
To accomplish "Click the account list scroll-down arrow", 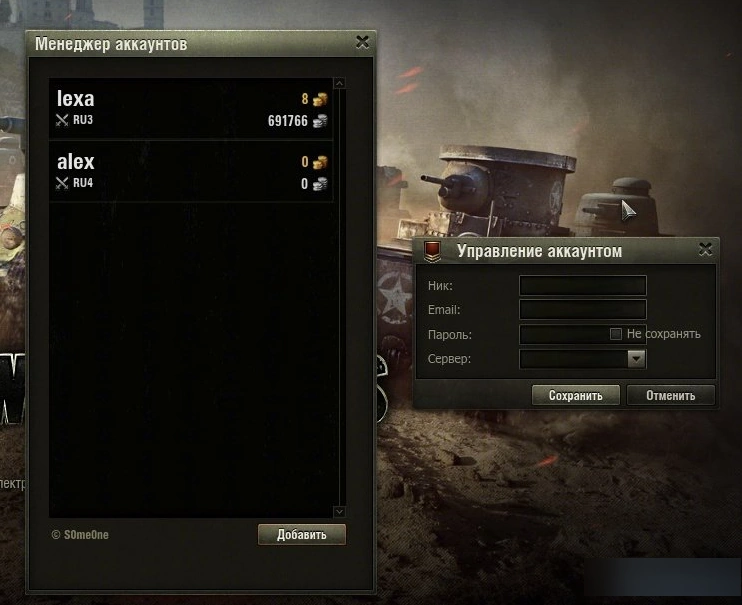I will pos(339,511).
